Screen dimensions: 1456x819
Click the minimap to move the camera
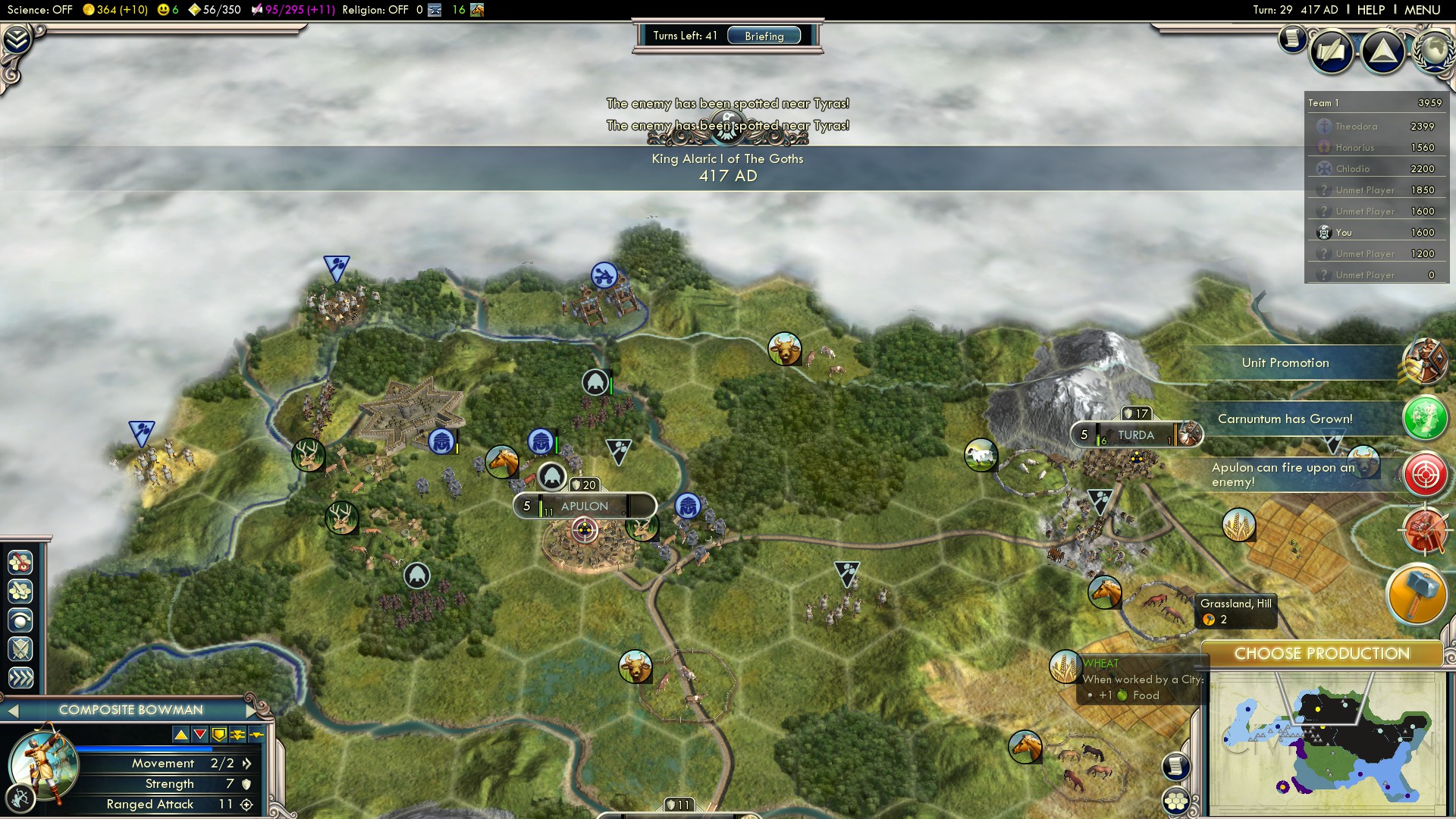click(x=1327, y=743)
